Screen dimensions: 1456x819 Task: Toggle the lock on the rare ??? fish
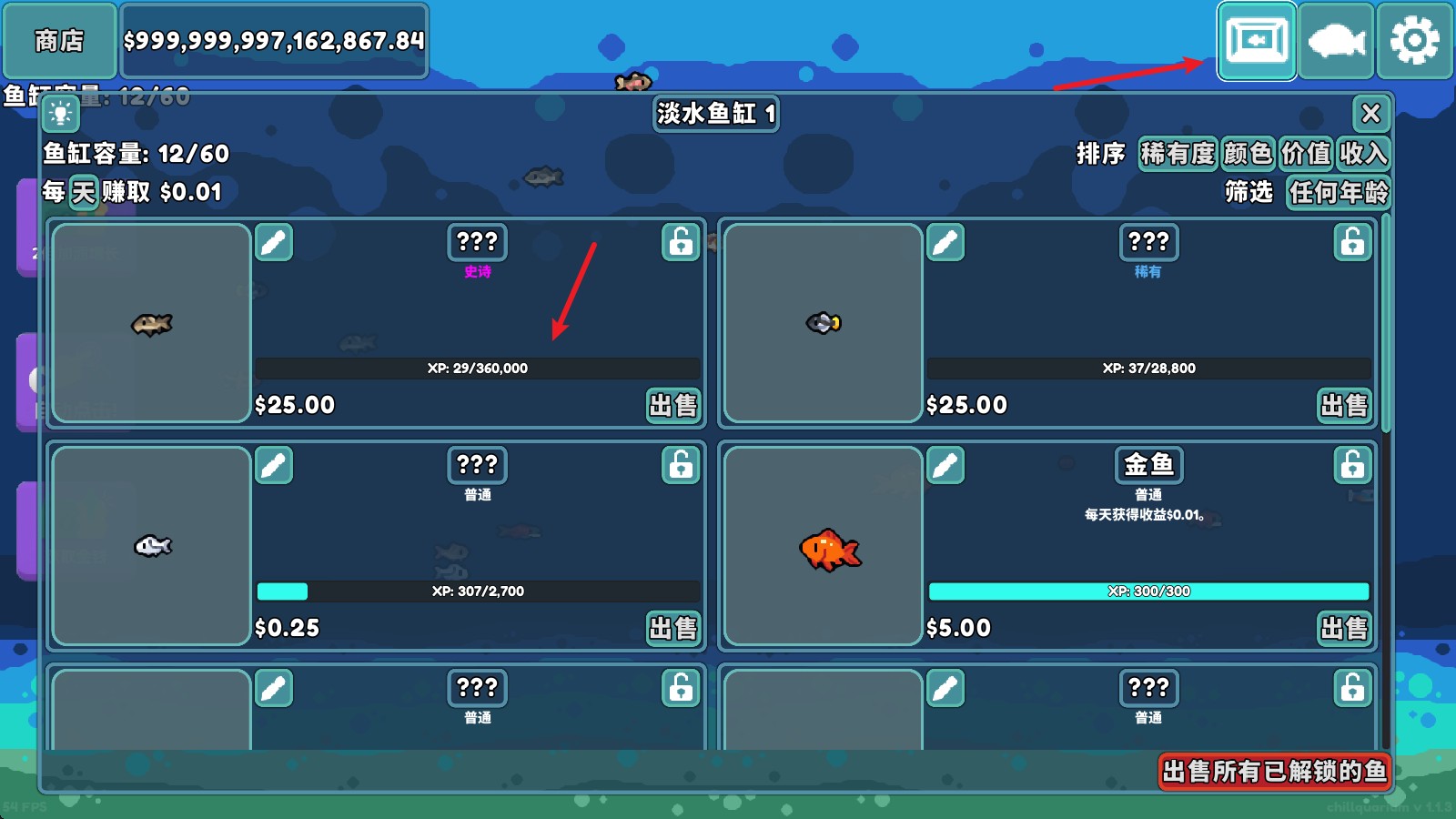pyautogui.click(x=1352, y=243)
